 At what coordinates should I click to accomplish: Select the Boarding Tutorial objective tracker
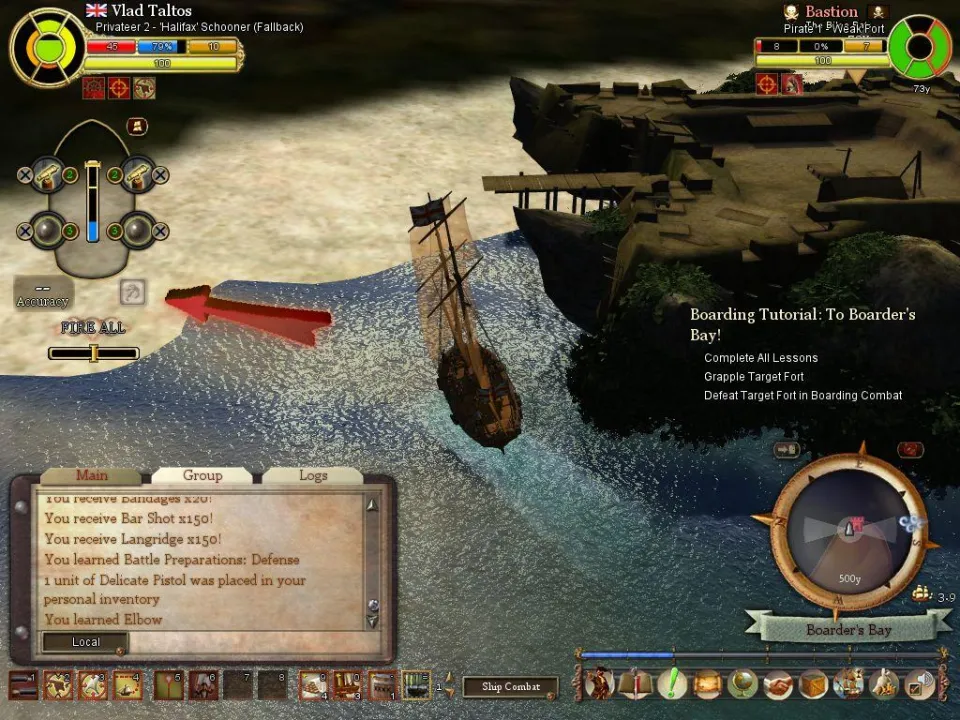(802, 324)
